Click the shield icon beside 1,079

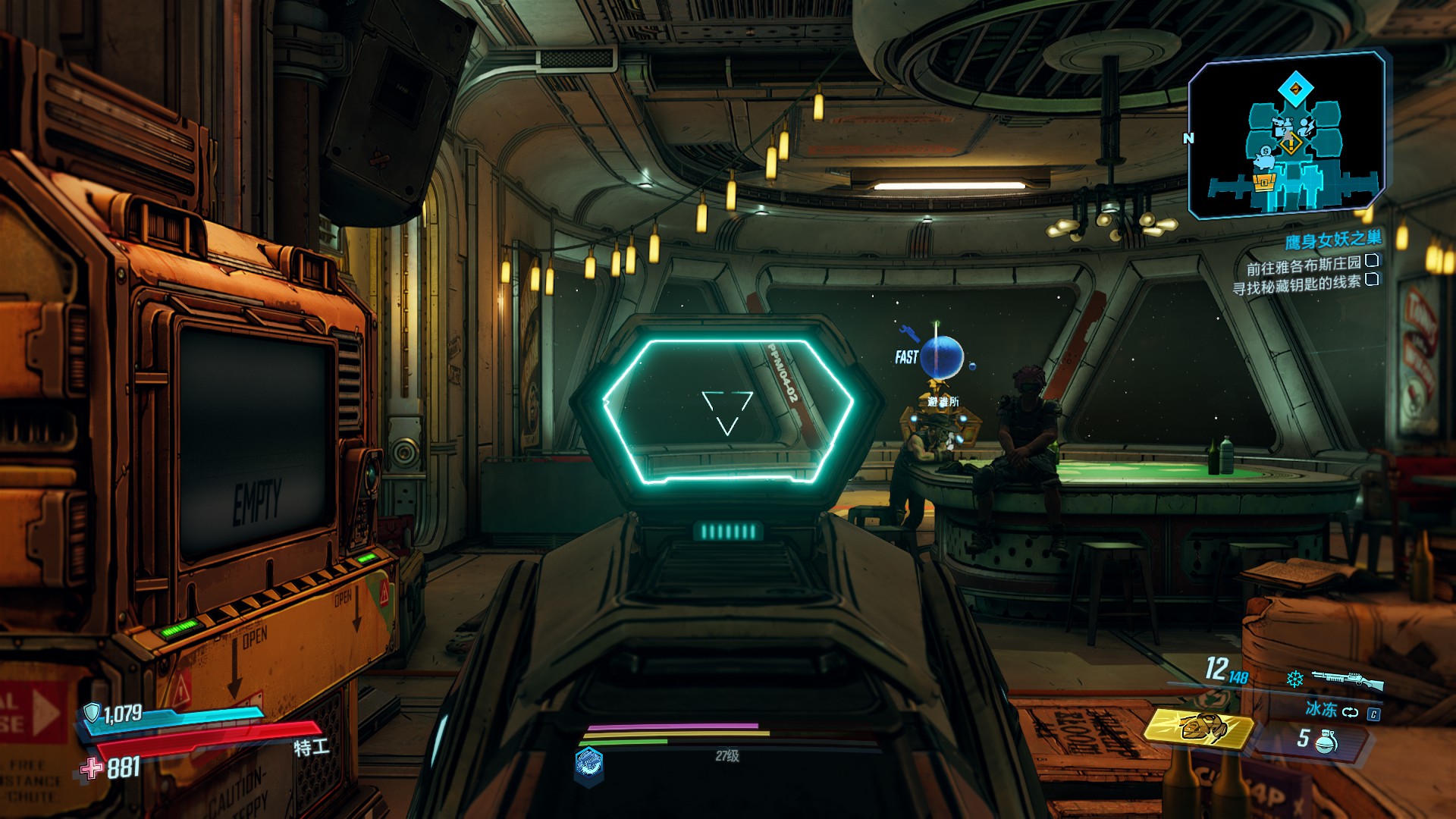(92, 713)
